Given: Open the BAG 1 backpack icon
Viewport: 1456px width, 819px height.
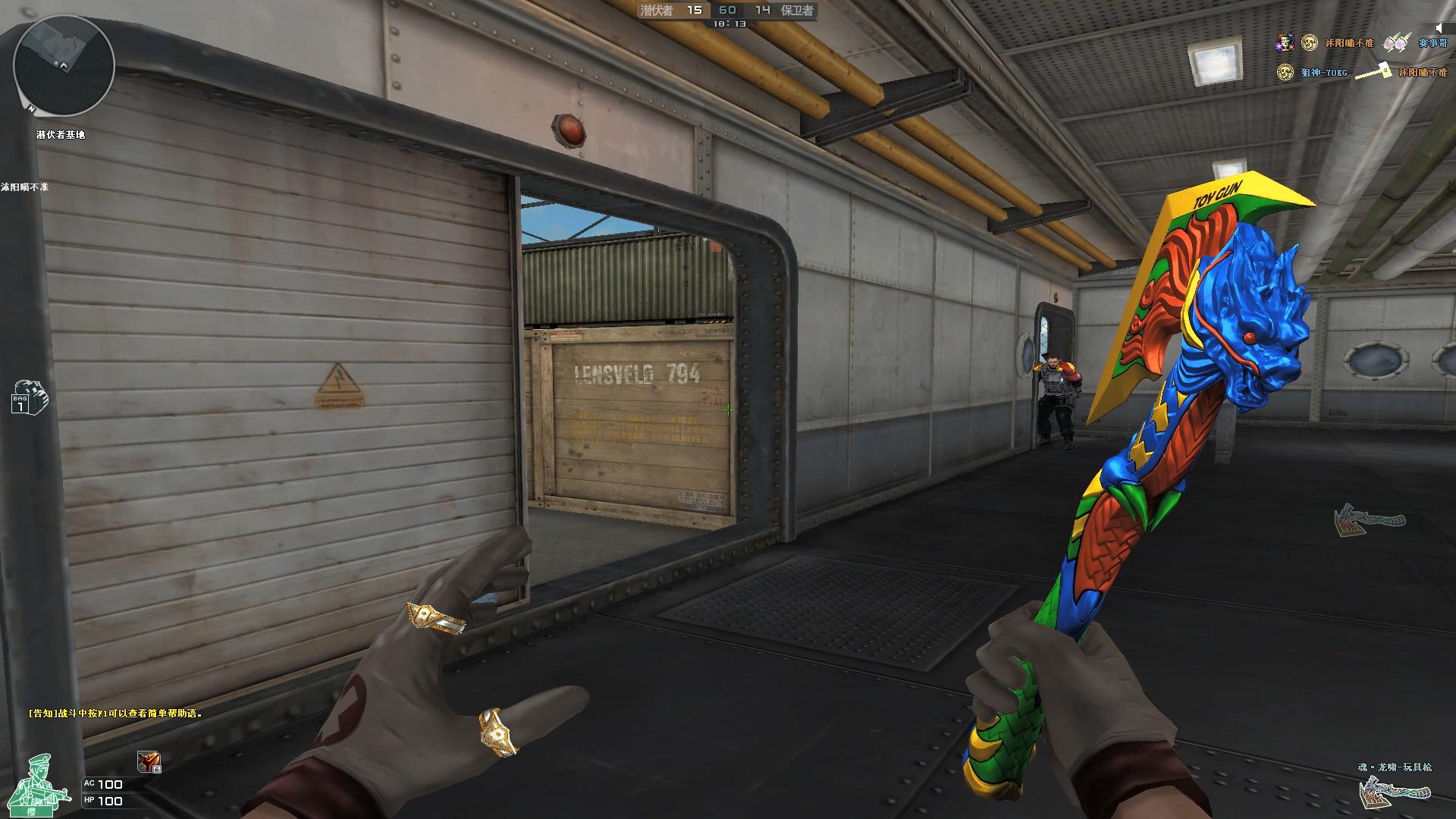Looking at the screenshot, I should click(29, 397).
